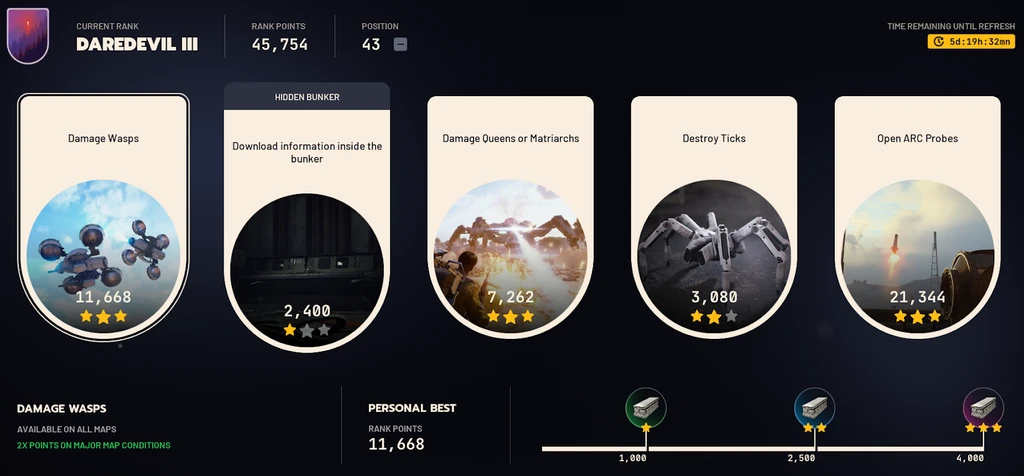
Task: Select the Destroy Ticks trial card
Action: point(714,215)
